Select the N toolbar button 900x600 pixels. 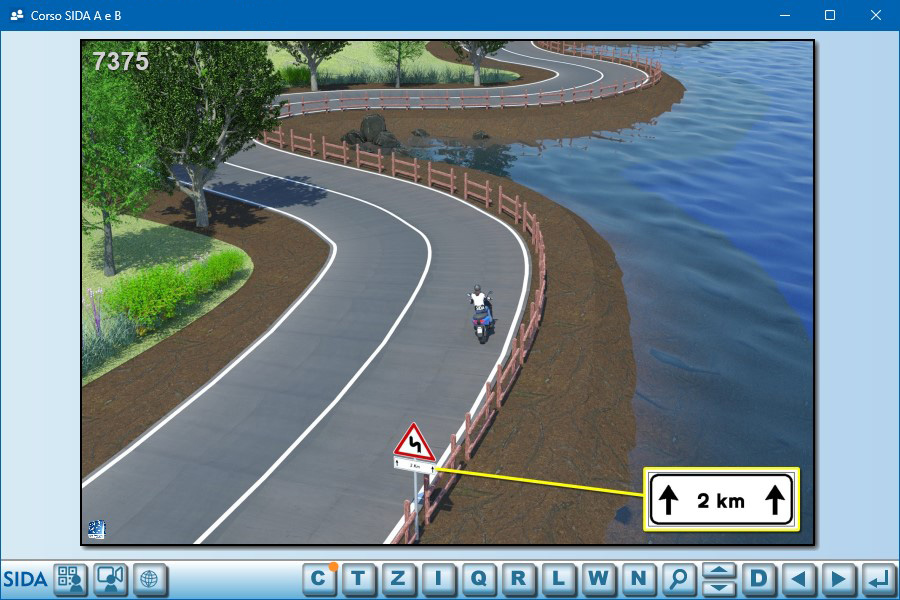639,578
